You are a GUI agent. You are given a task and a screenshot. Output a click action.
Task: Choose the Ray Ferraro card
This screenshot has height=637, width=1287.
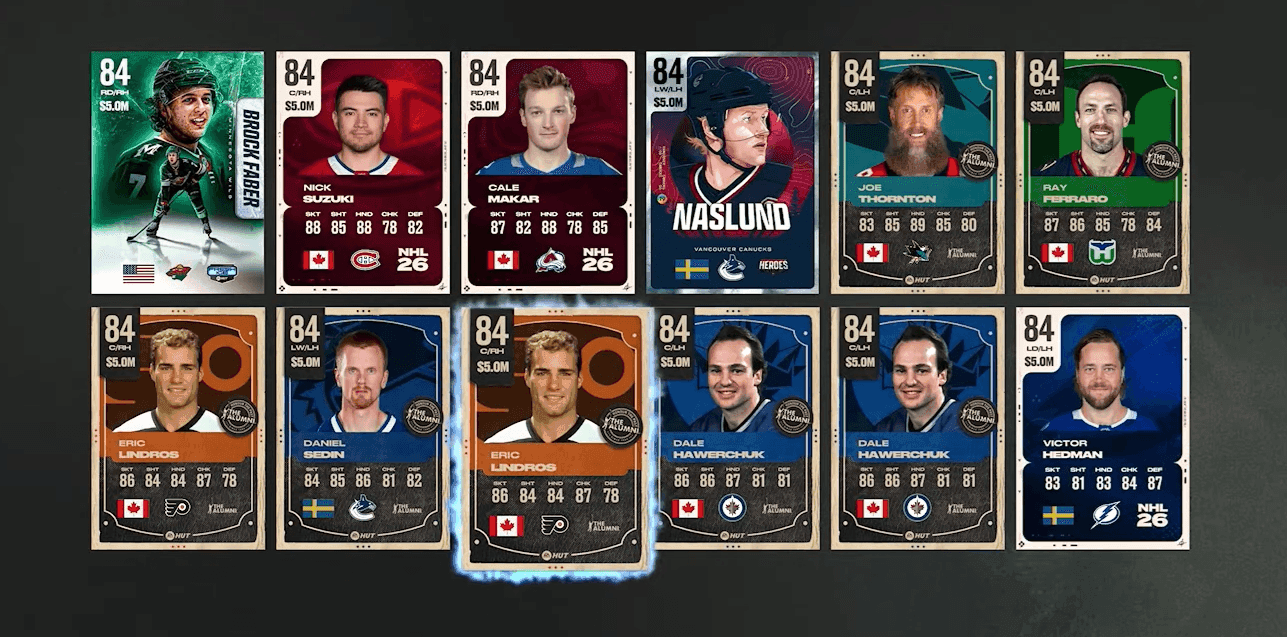1102,172
